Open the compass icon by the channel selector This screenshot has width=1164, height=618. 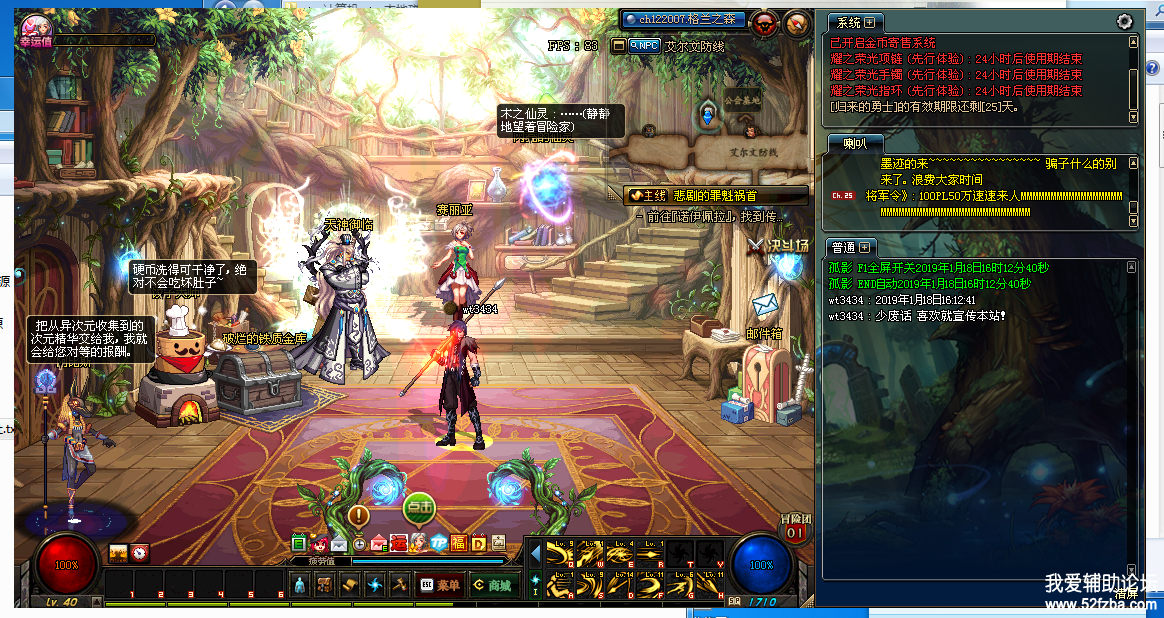[797, 23]
